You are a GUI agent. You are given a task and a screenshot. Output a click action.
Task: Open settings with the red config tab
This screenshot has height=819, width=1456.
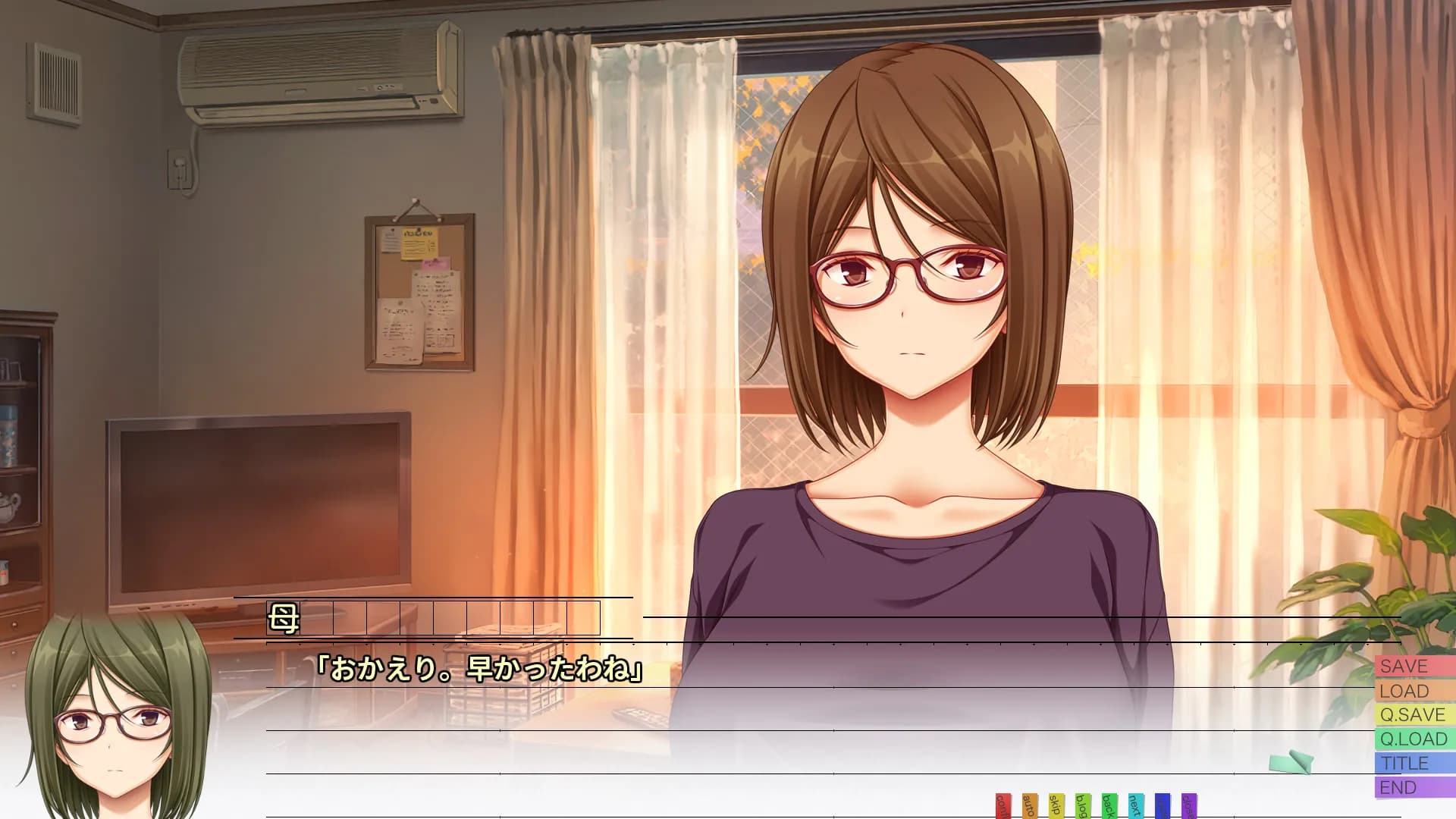point(1003,804)
